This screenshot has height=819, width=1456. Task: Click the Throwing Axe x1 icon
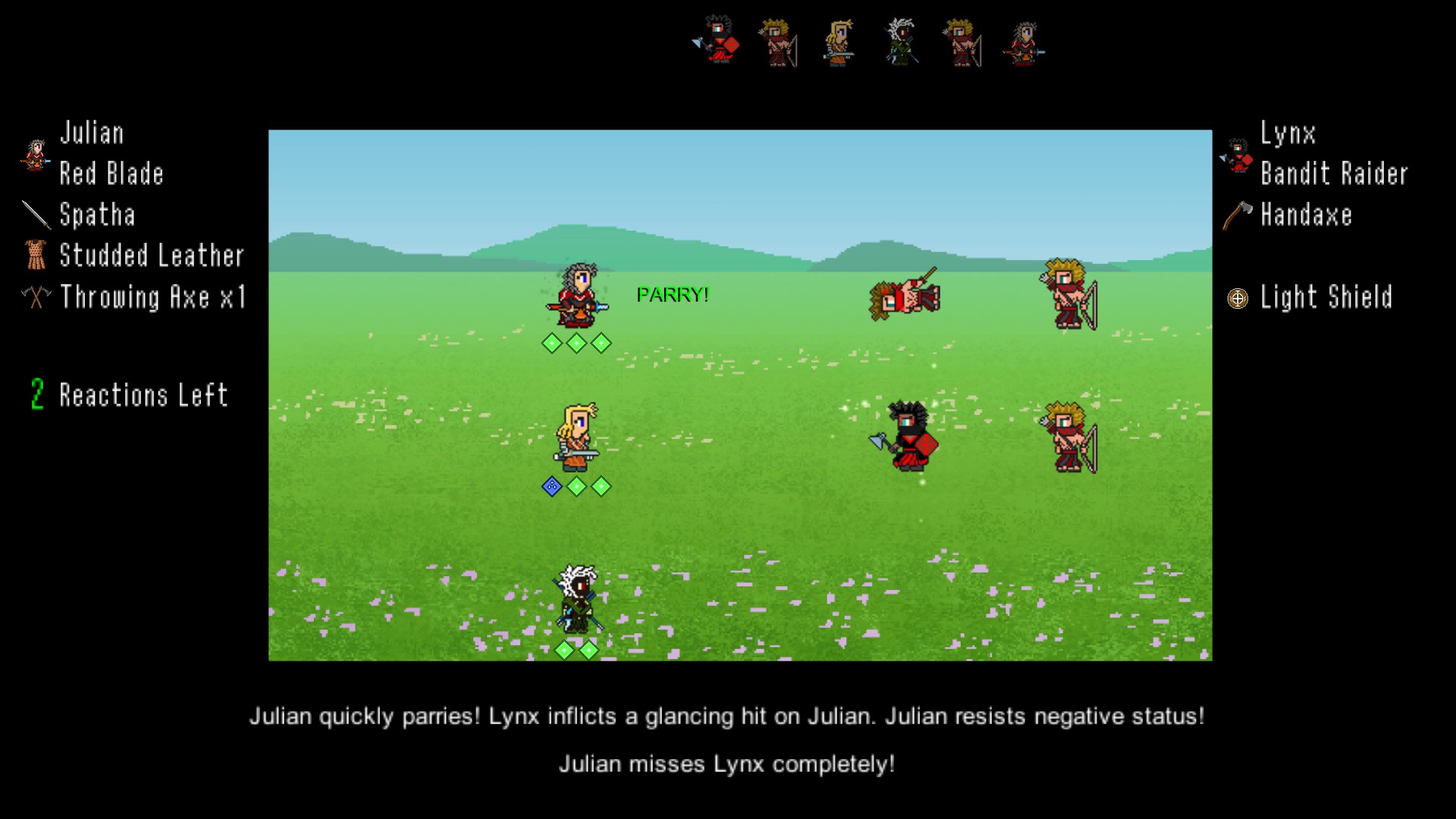point(34,297)
